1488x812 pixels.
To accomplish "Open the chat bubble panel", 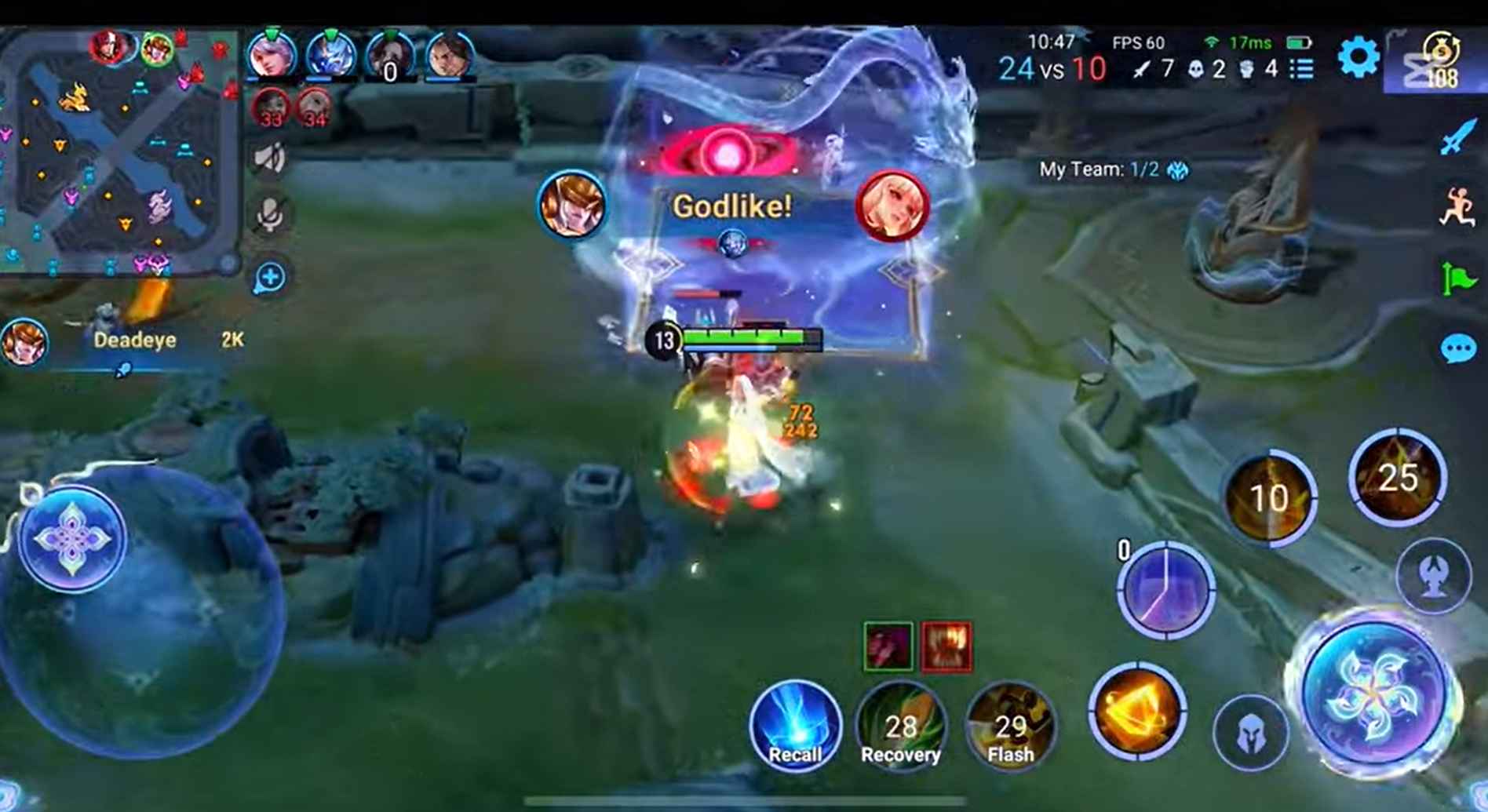I will point(1456,345).
